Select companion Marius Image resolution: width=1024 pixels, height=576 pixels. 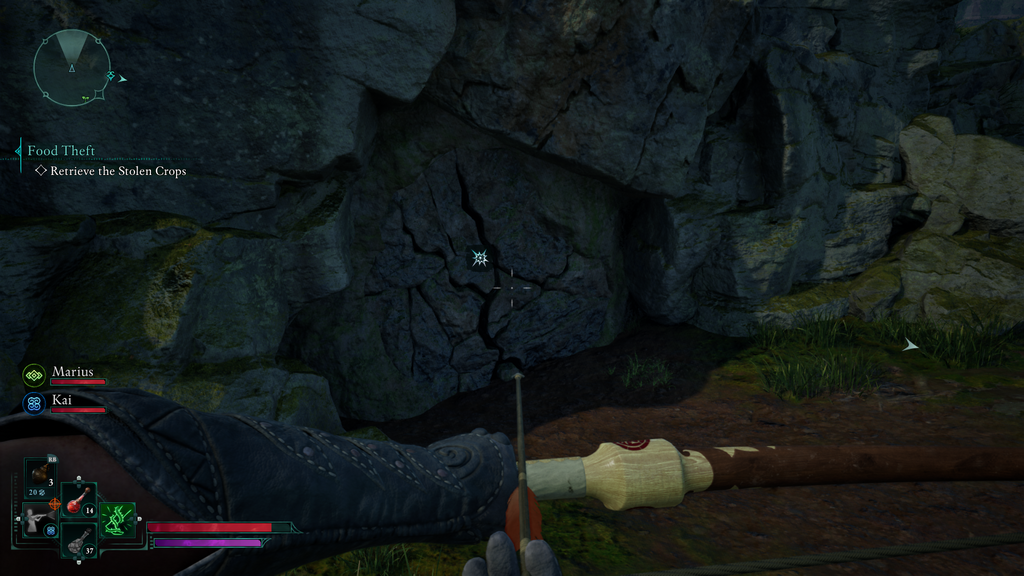pyautogui.click(x=72, y=372)
